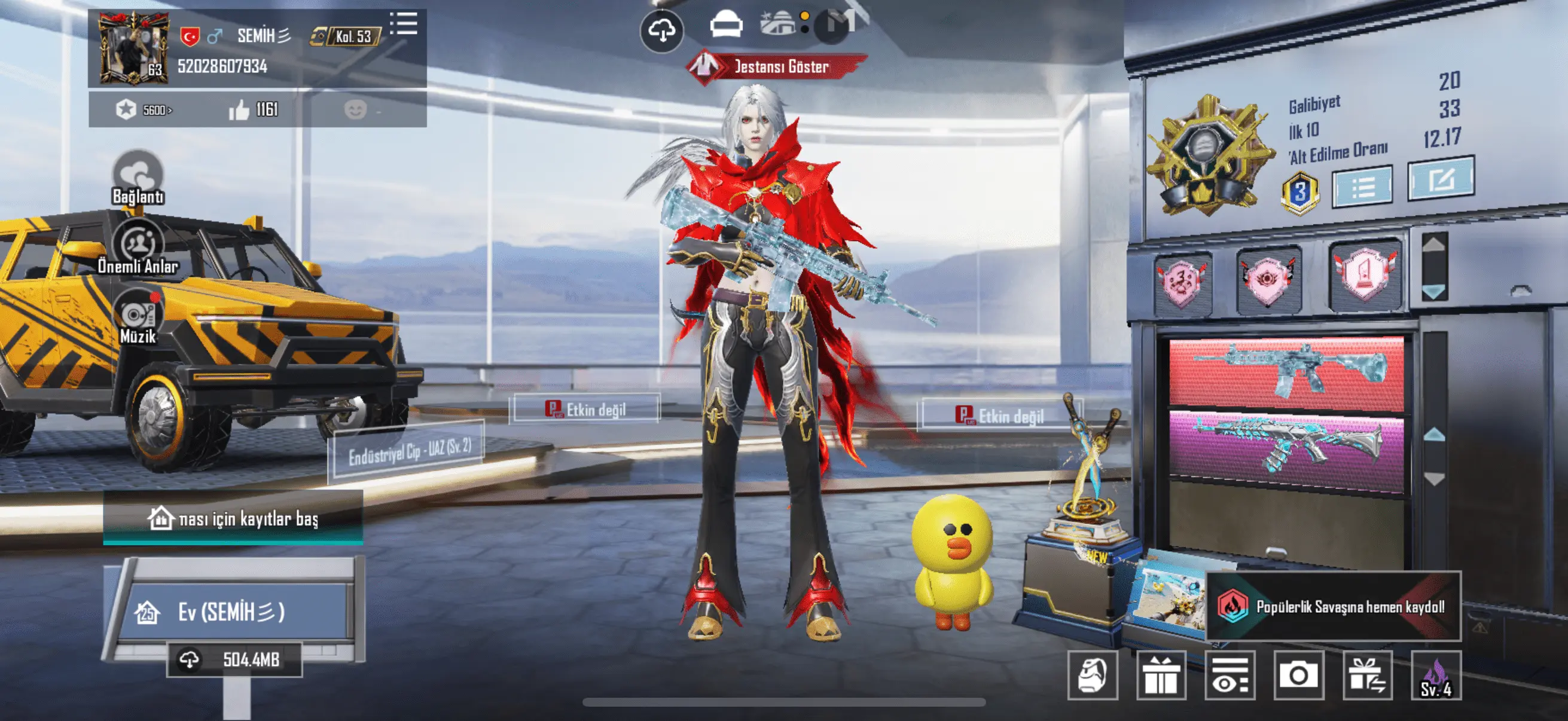This screenshot has width=1568, height=721.
Task: Open the list menu beside Kol. 53
Action: [x=404, y=25]
